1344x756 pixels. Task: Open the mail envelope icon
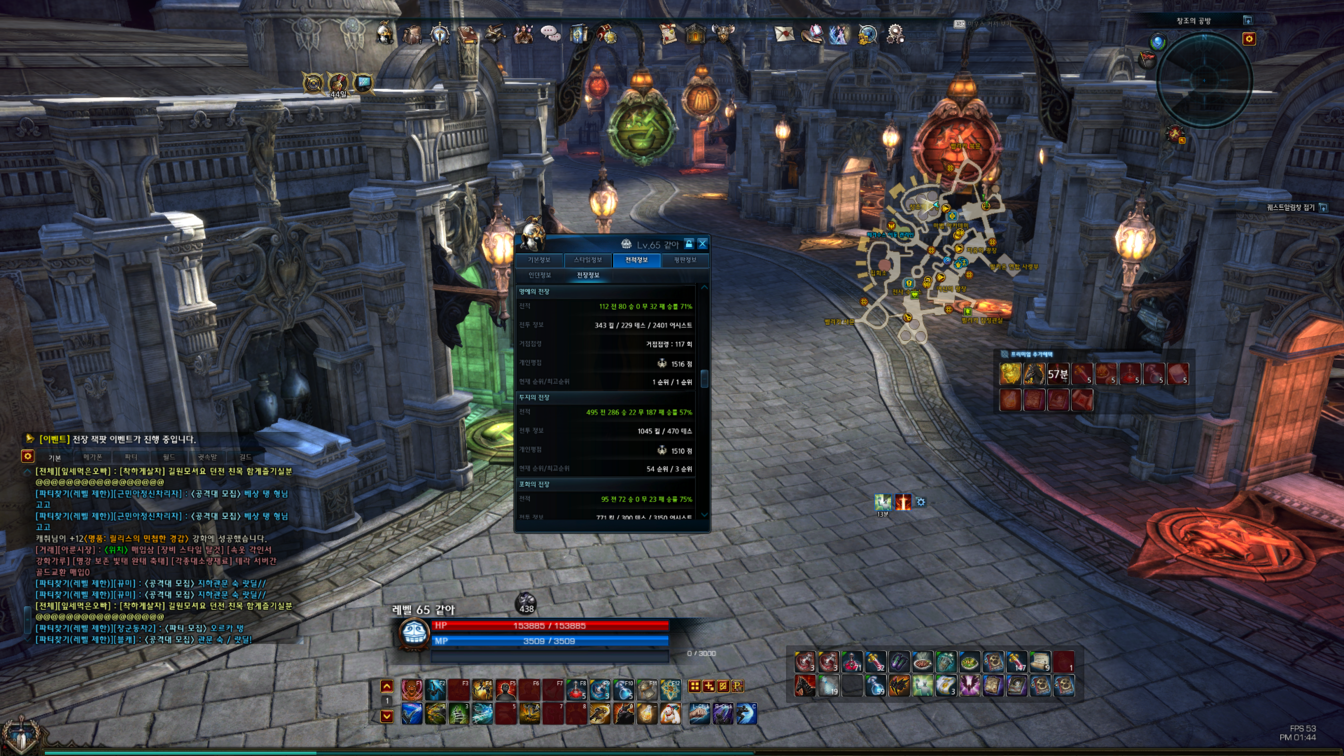coord(784,34)
